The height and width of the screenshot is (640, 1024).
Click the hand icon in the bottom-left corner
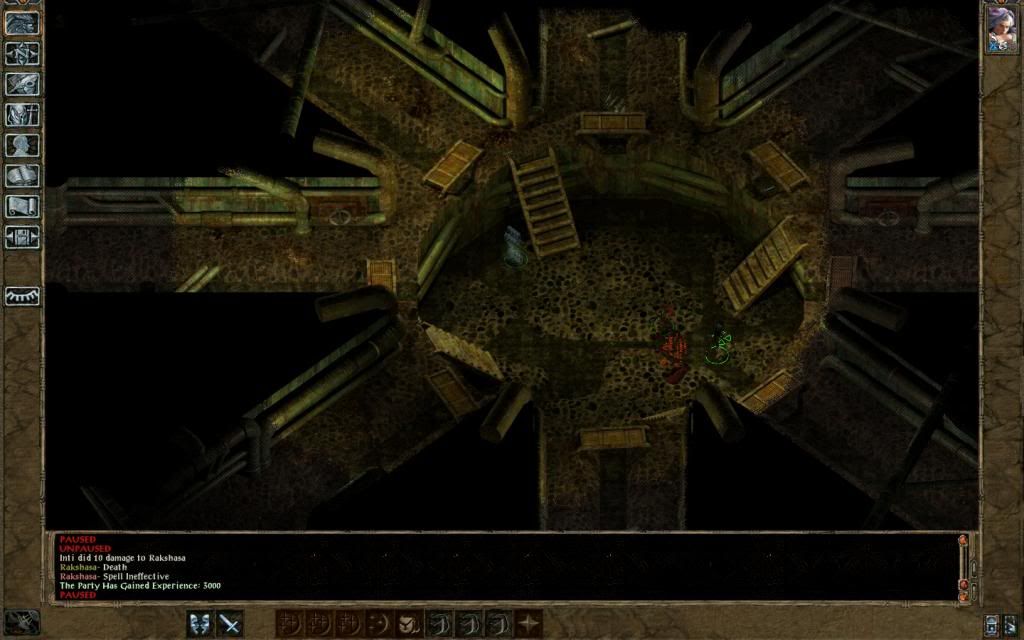pyautogui.click(x=21, y=621)
